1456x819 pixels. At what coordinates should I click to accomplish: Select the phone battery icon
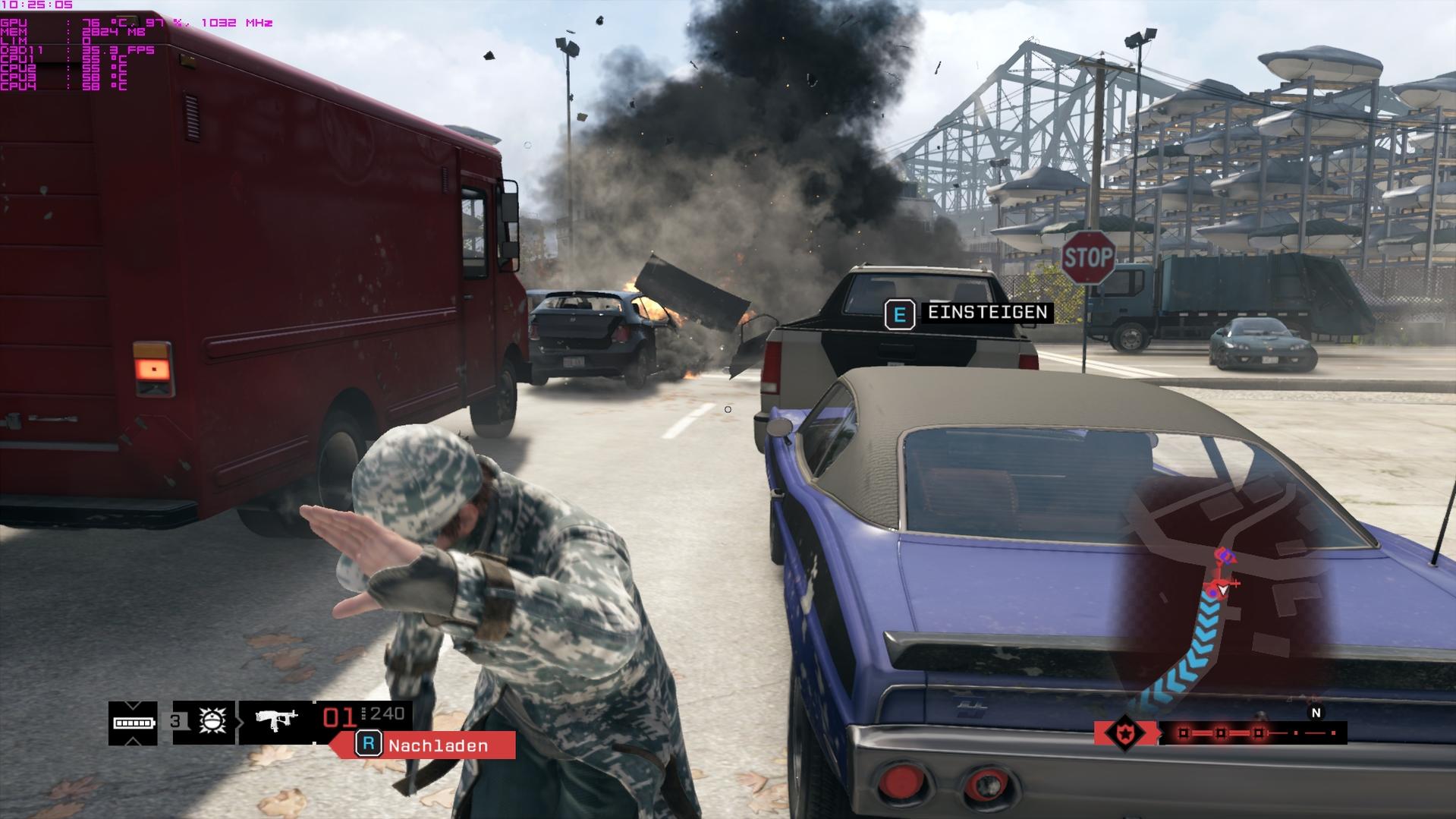[134, 723]
